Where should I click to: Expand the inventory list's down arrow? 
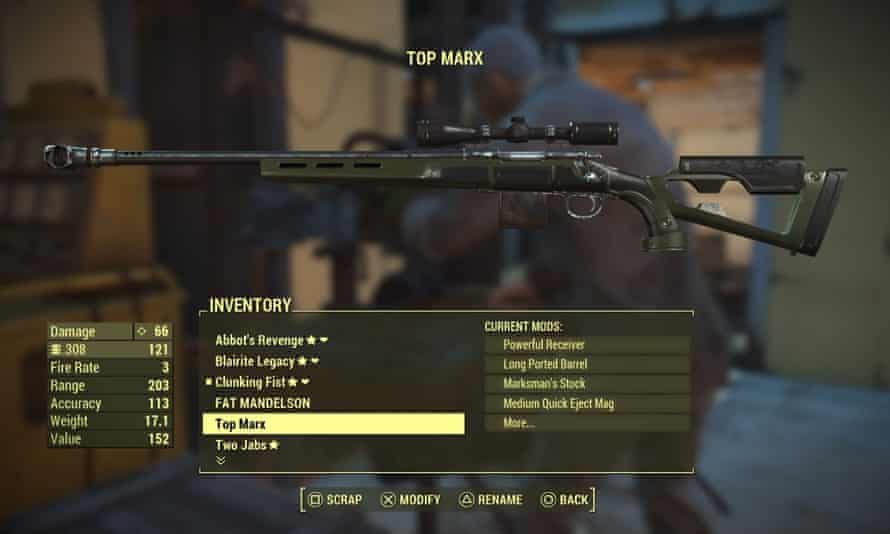[x=220, y=461]
